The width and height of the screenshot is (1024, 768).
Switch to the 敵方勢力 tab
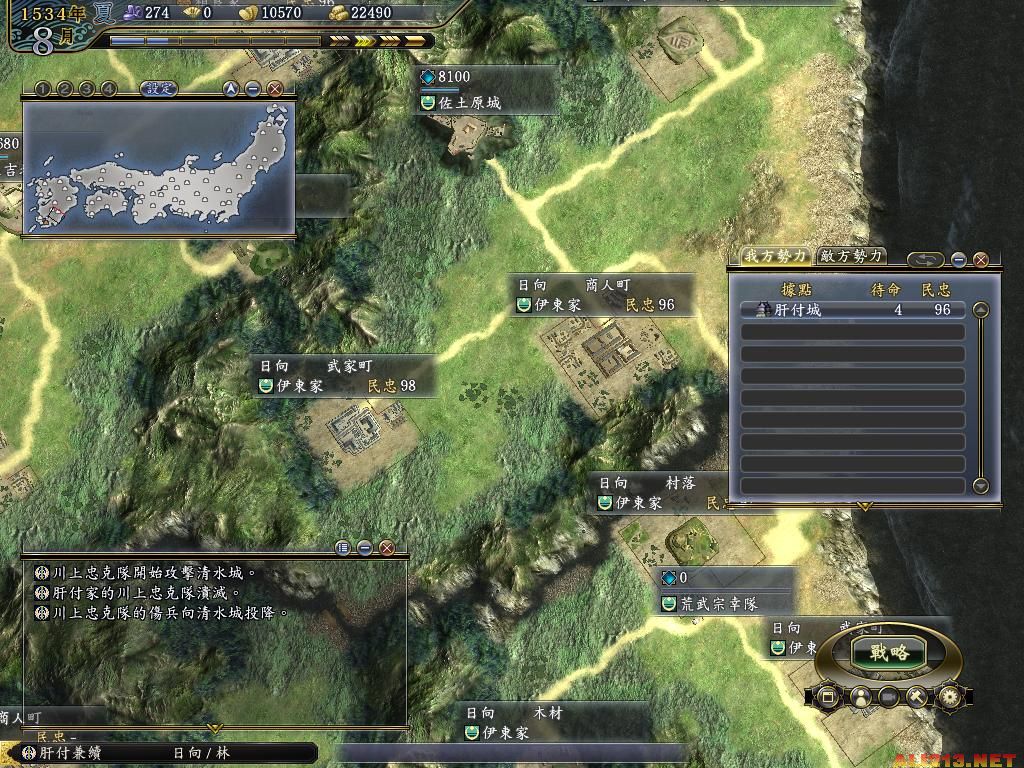[851, 257]
